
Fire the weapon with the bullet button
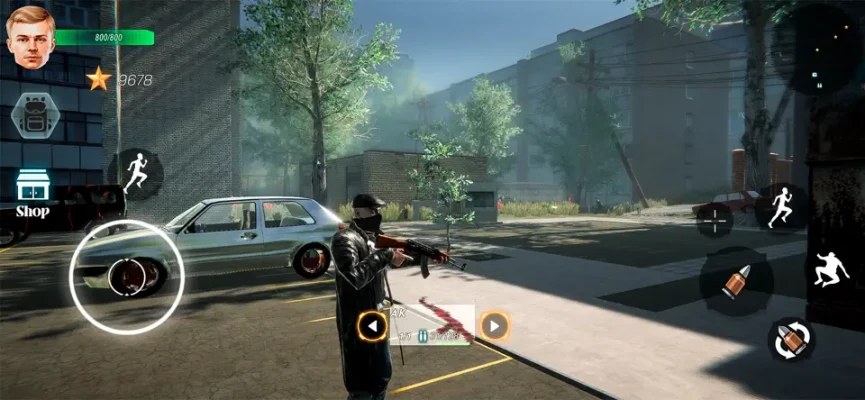point(736,282)
